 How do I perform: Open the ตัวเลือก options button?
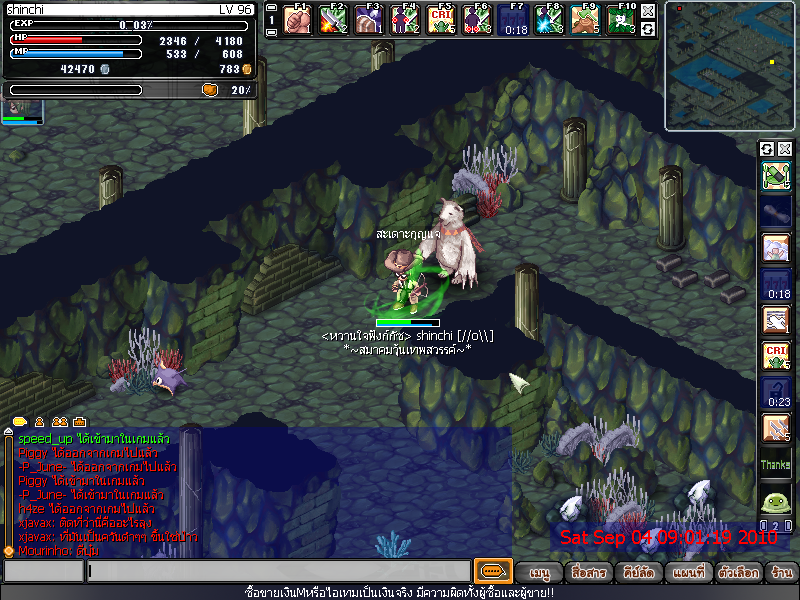pos(738,573)
